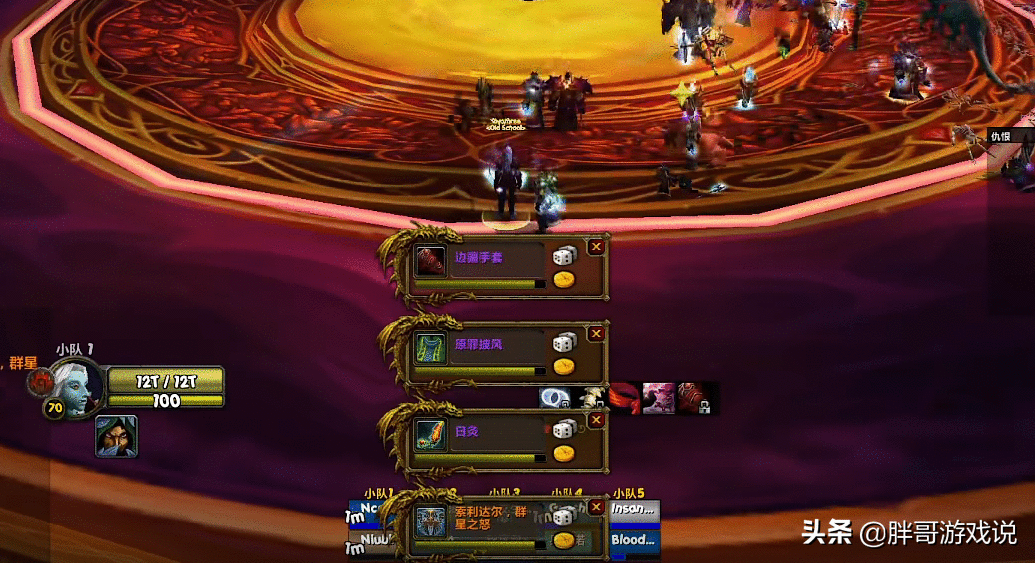Choose Greed coin for 原罪披风
This screenshot has height=563, width=1035.
(x=565, y=365)
